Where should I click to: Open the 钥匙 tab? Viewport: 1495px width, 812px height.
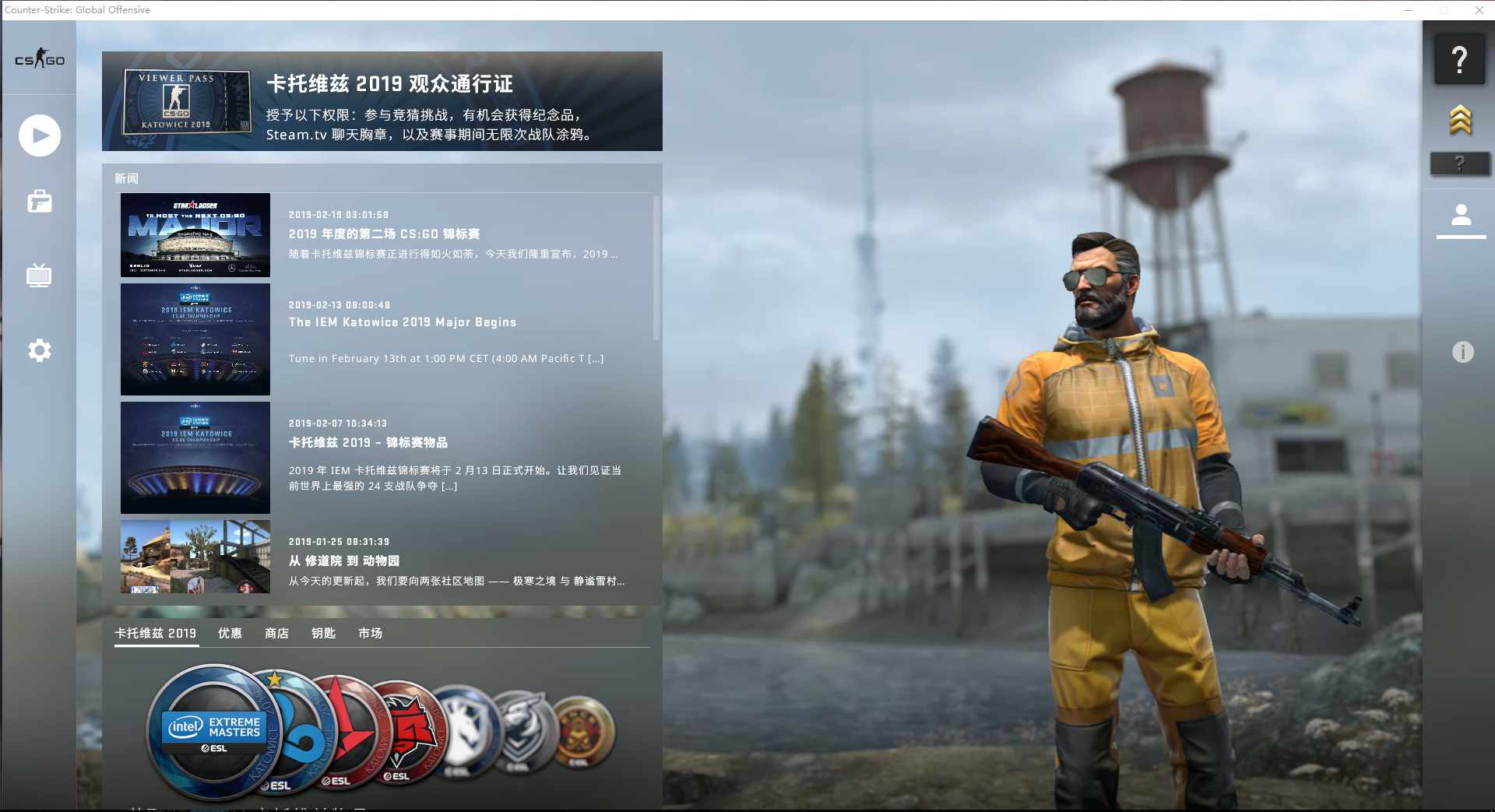tap(323, 633)
